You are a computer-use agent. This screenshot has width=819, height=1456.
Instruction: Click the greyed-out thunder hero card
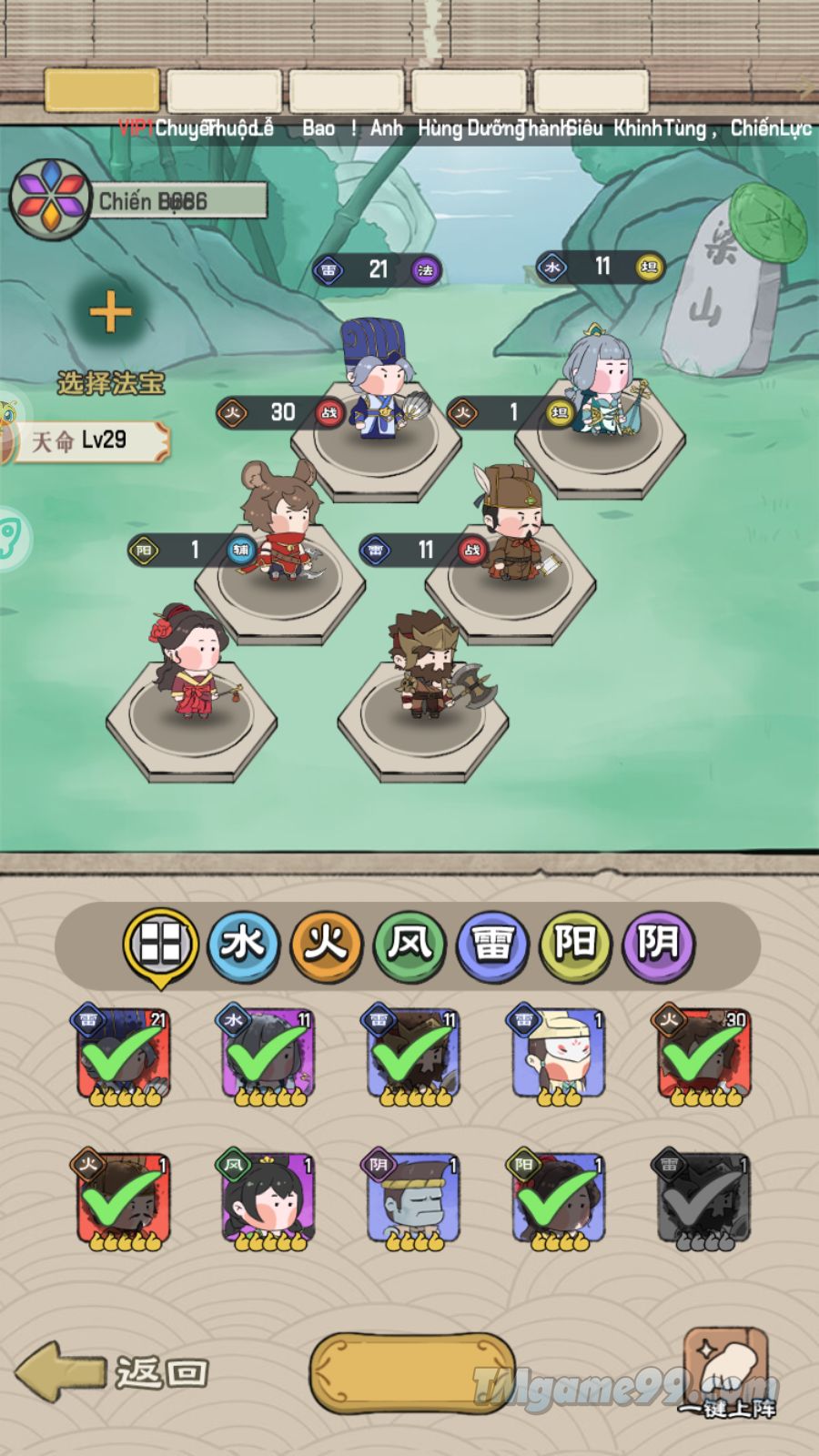(702, 1201)
